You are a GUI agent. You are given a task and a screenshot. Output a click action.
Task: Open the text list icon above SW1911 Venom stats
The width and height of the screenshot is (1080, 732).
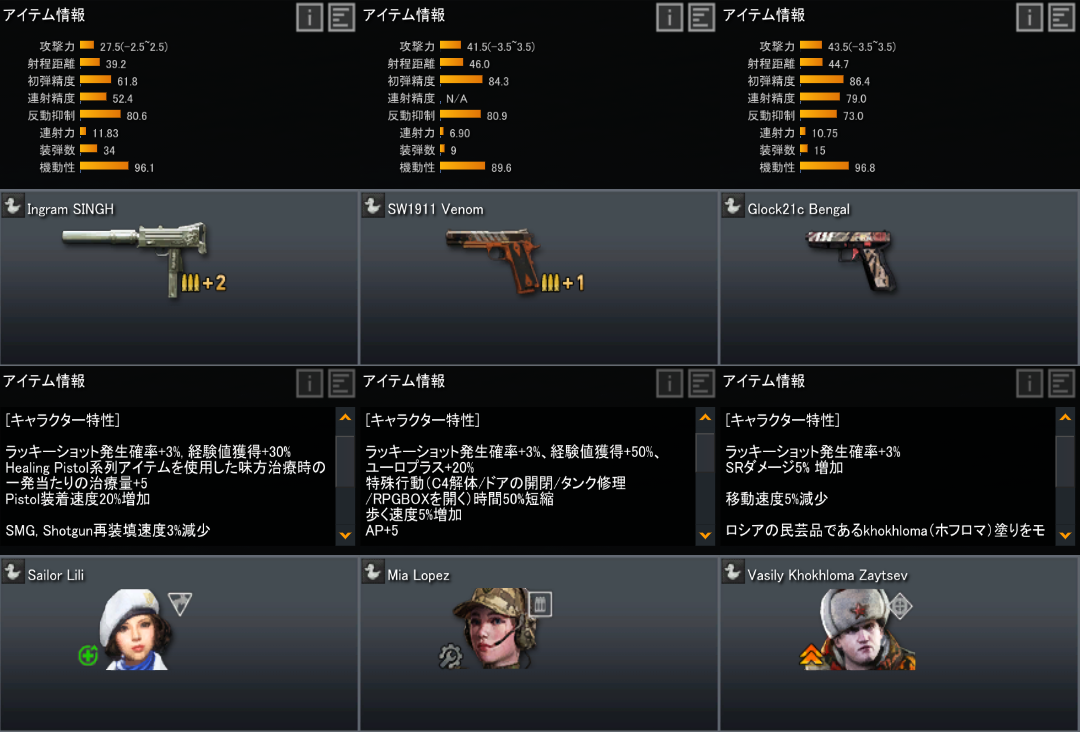point(701,17)
